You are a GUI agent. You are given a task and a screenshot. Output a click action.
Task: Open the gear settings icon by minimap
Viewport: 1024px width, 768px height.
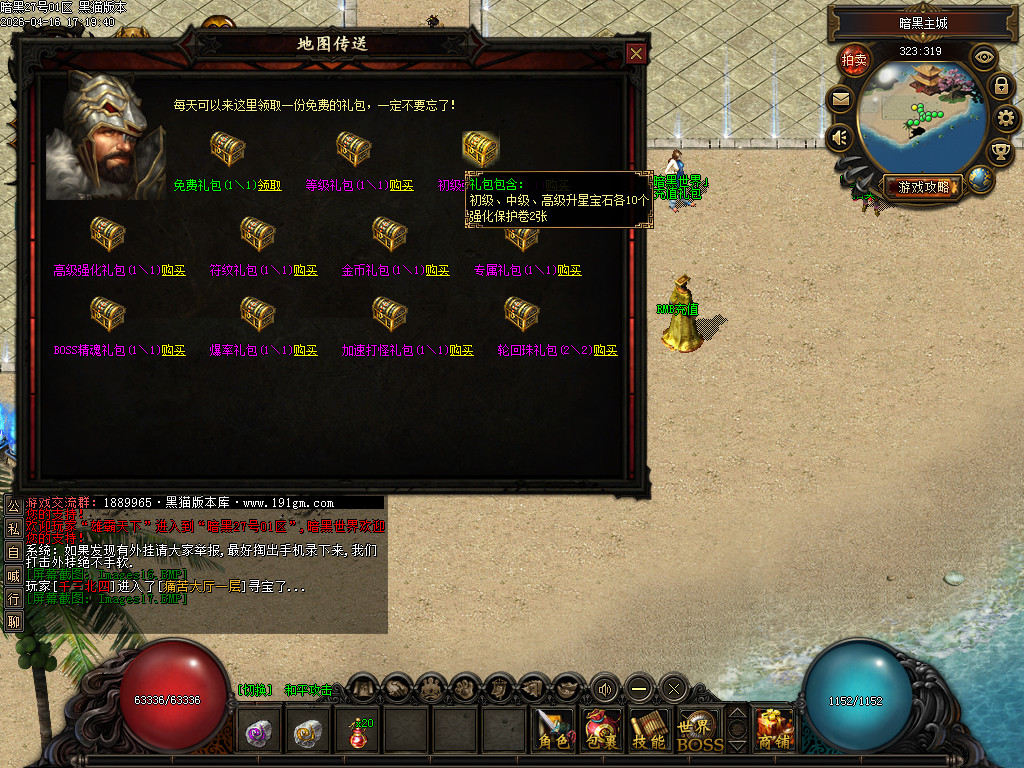[x=1007, y=119]
